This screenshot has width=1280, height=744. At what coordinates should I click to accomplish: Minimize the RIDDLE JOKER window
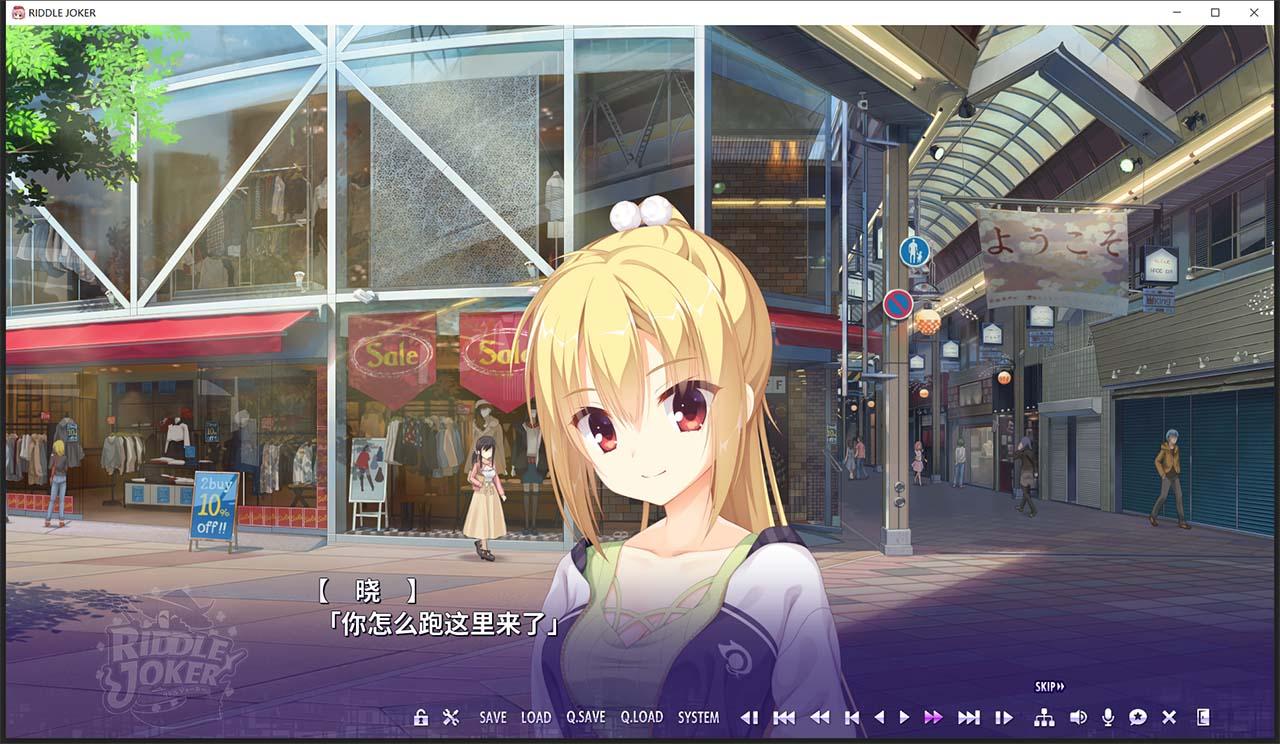[x=1176, y=13]
